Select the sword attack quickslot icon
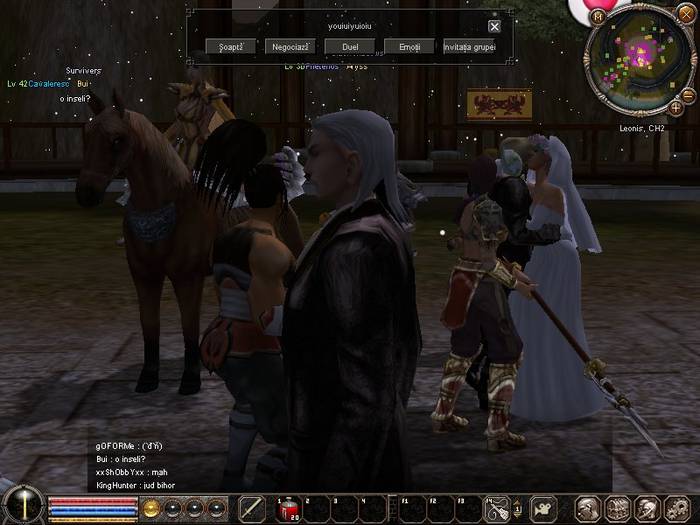The height and width of the screenshot is (525, 700). coord(252,507)
